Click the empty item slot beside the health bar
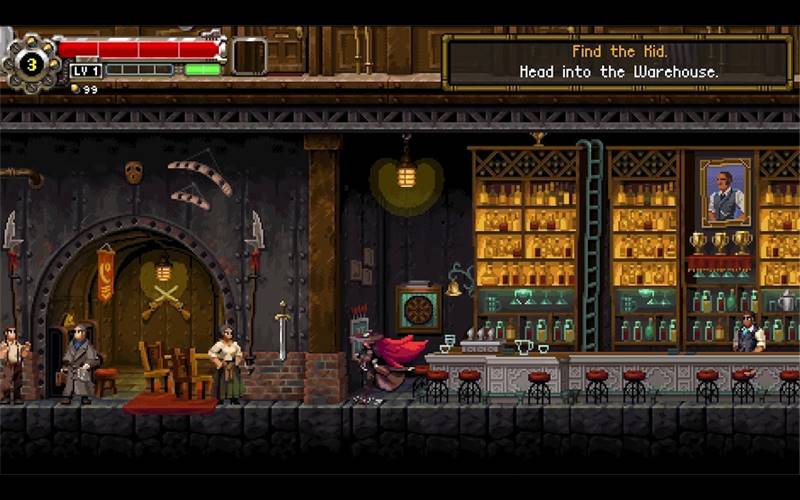 click(249, 55)
